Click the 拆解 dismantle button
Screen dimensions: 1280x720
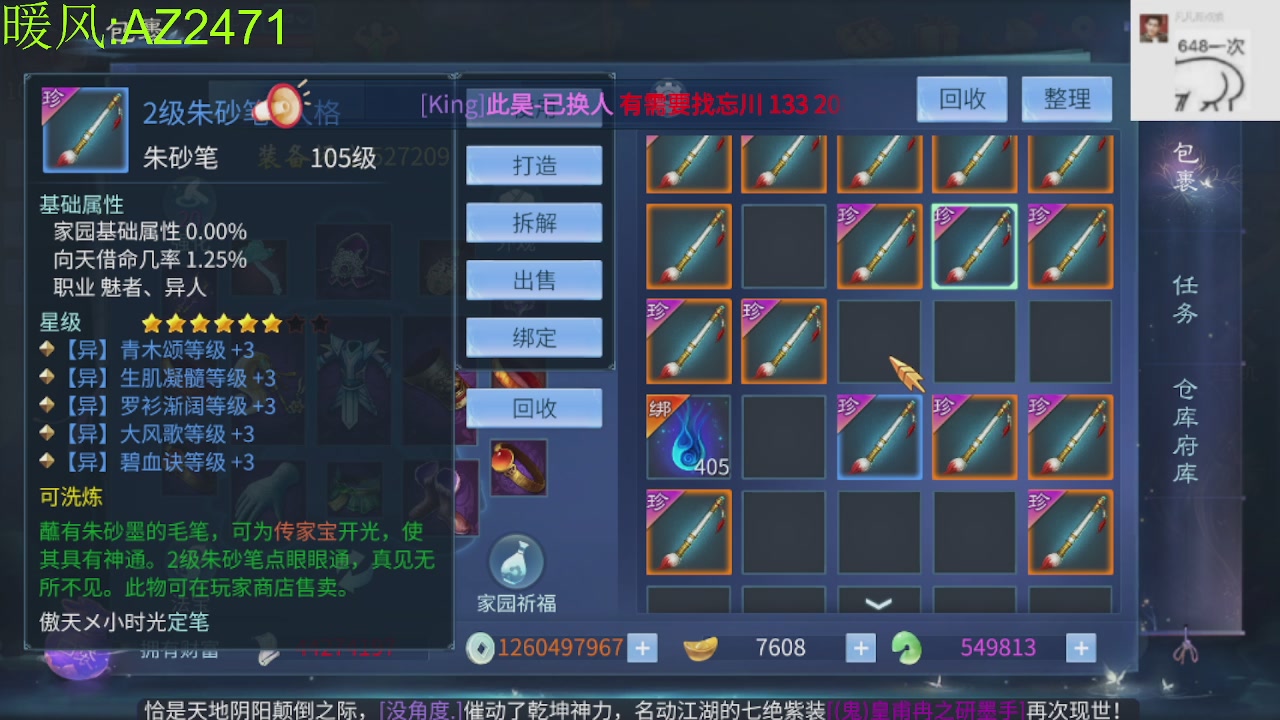pos(534,222)
